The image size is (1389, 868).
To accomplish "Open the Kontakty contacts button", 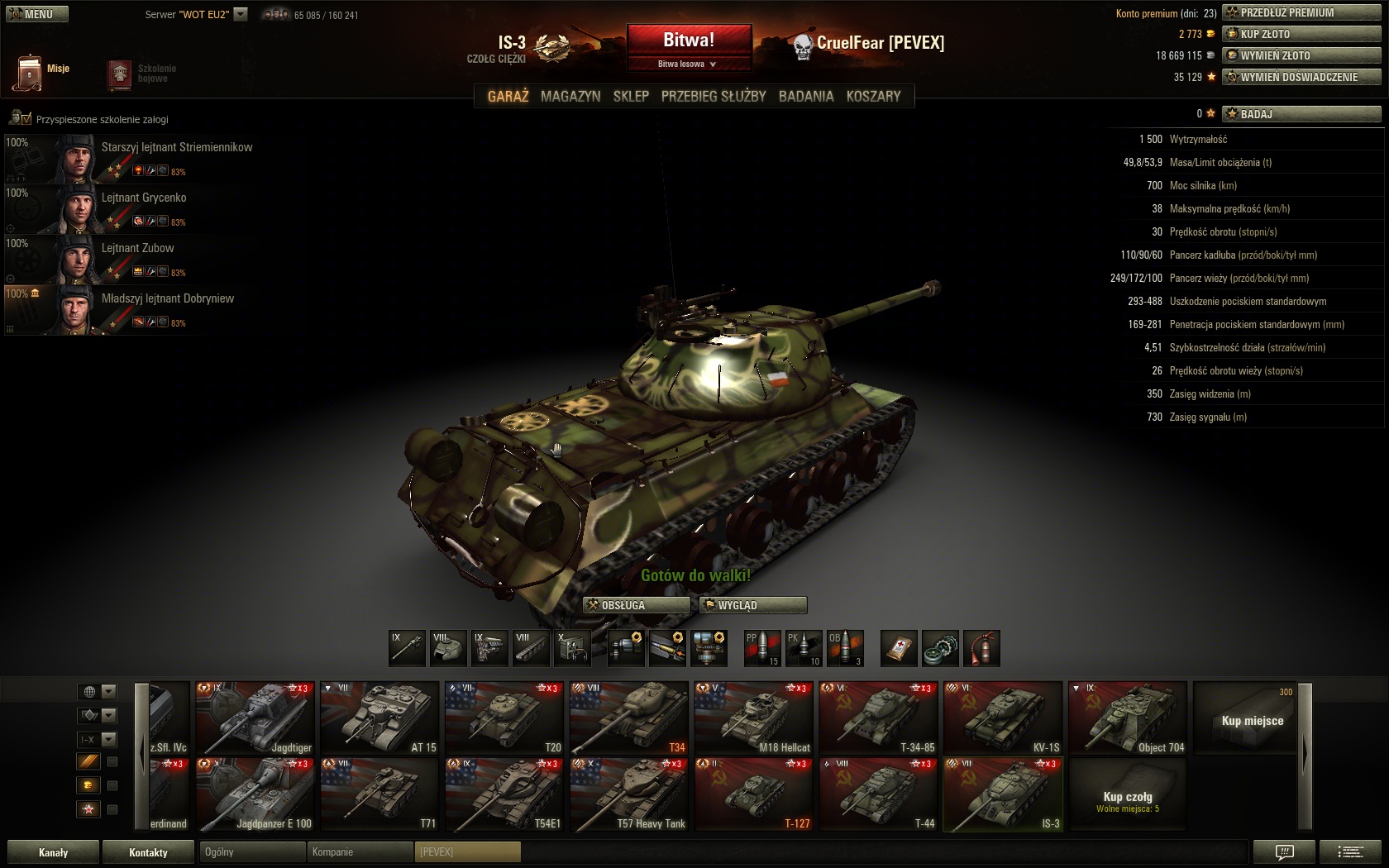I will [x=148, y=852].
